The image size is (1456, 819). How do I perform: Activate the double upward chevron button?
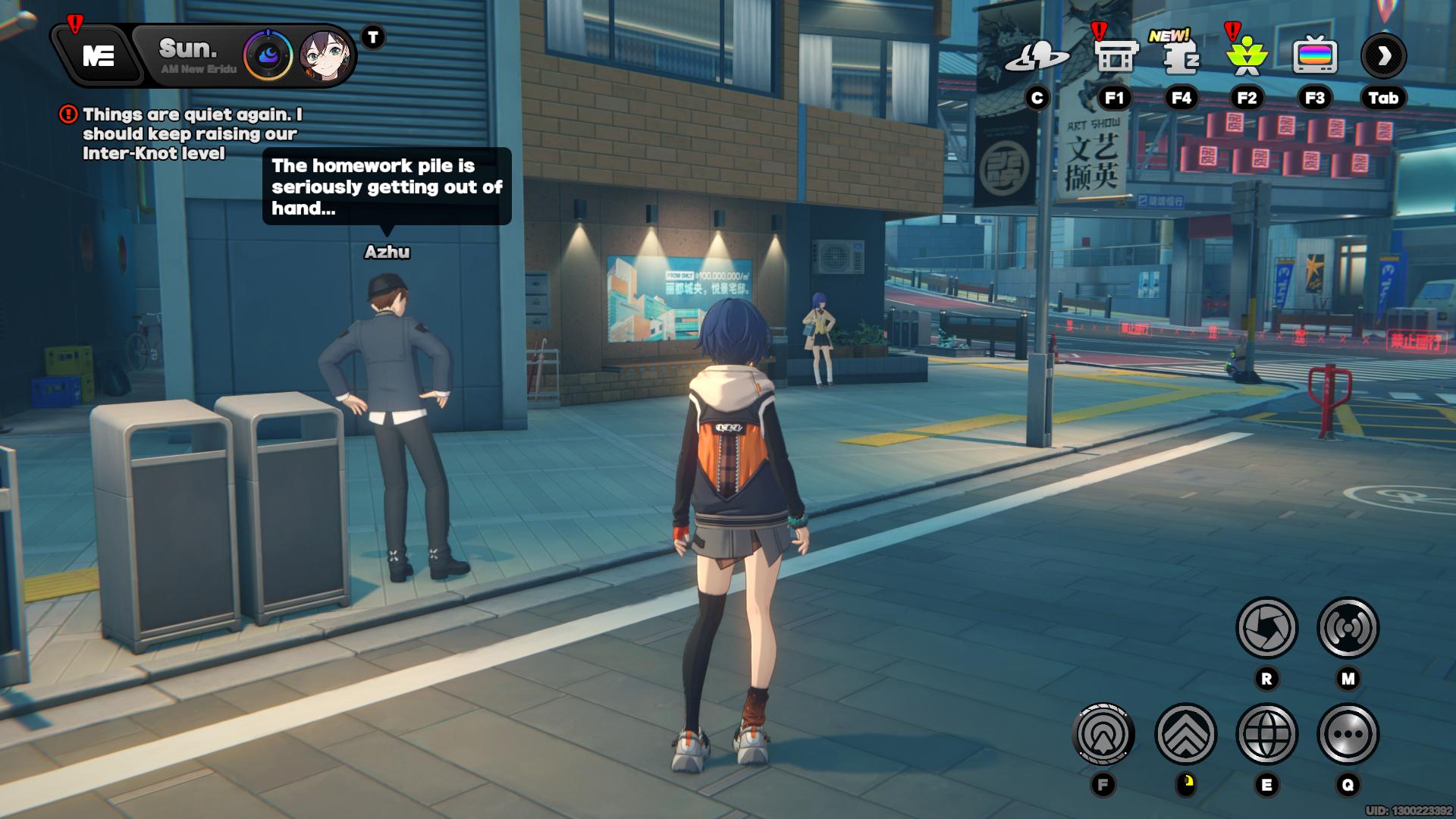(x=1185, y=734)
